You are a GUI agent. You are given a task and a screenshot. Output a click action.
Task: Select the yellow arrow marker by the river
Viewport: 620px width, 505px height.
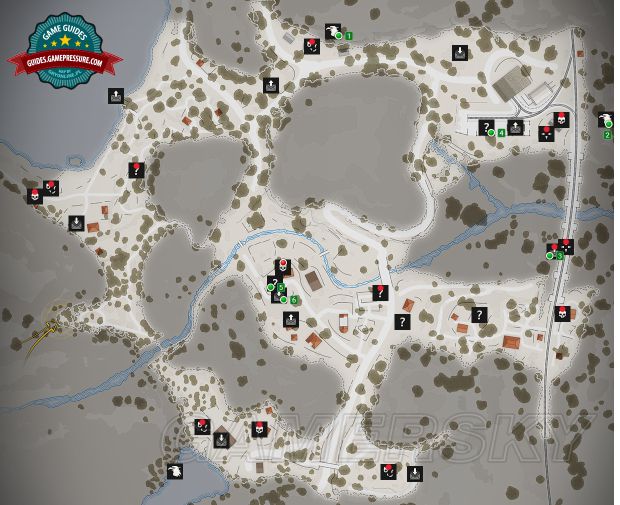pyautogui.click(x=42, y=342)
